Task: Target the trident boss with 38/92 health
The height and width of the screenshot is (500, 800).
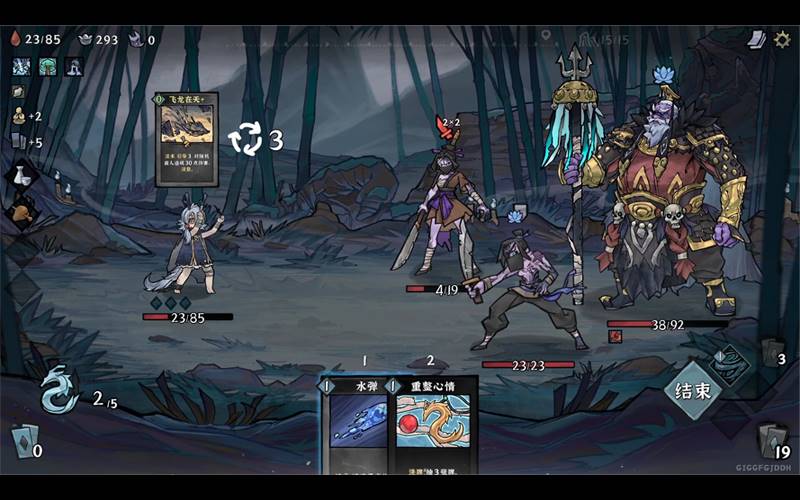Action: click(x=665, y=200)
